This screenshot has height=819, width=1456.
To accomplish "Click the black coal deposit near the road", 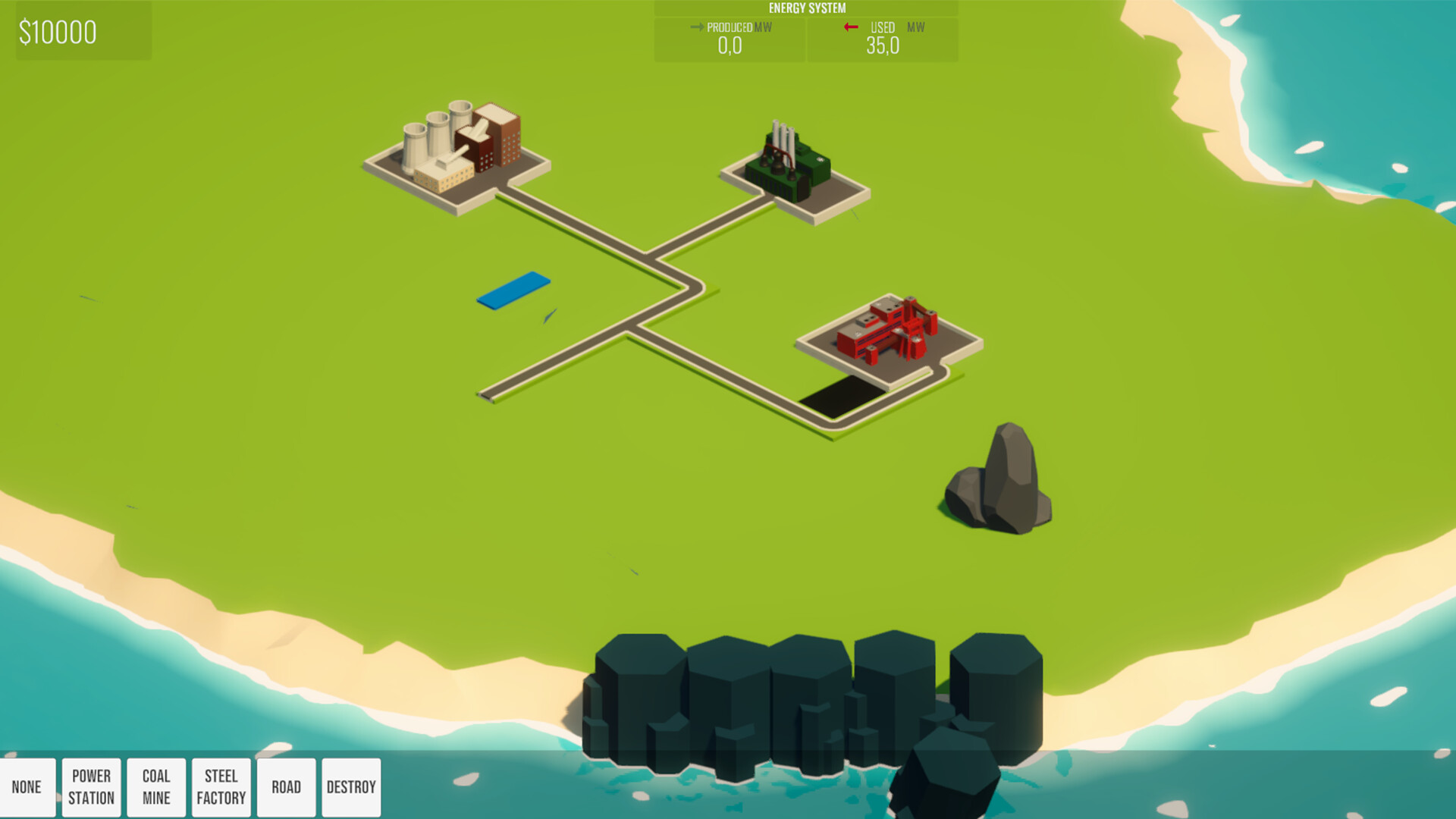I will pyautogui.click(x=842, y=398).
